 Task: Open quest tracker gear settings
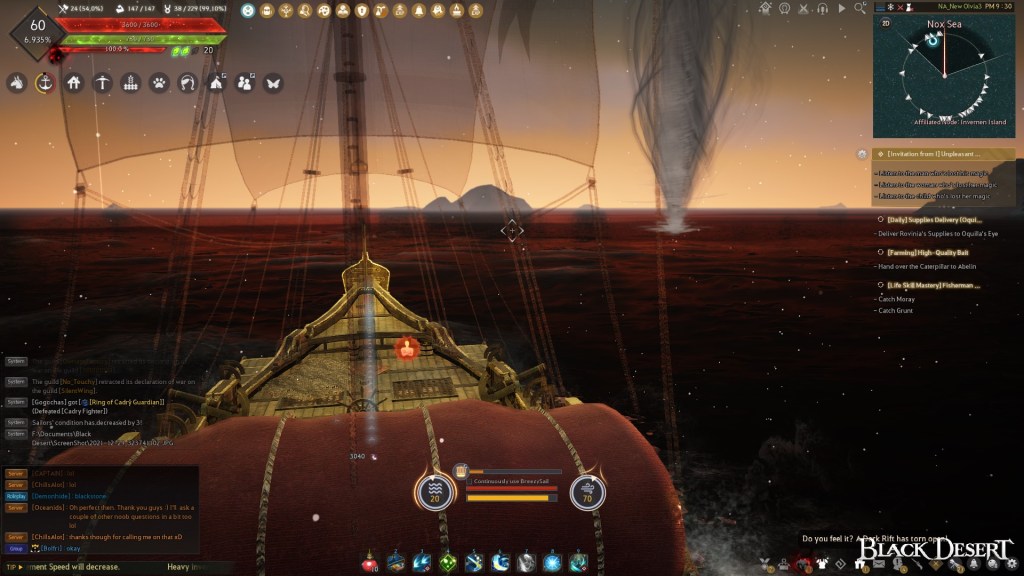pyautogui.click(x=862, y=154)
